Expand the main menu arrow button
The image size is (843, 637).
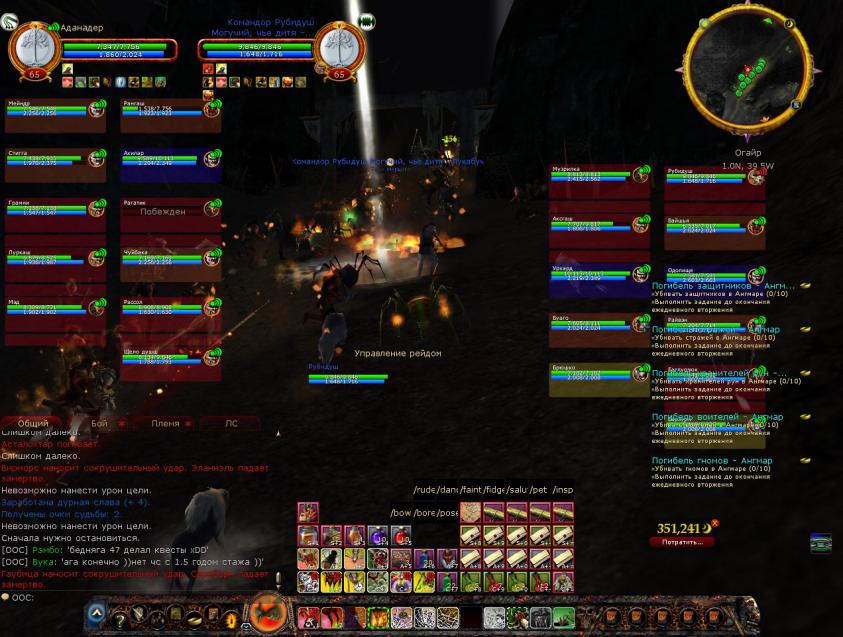(x=97, y=614)
